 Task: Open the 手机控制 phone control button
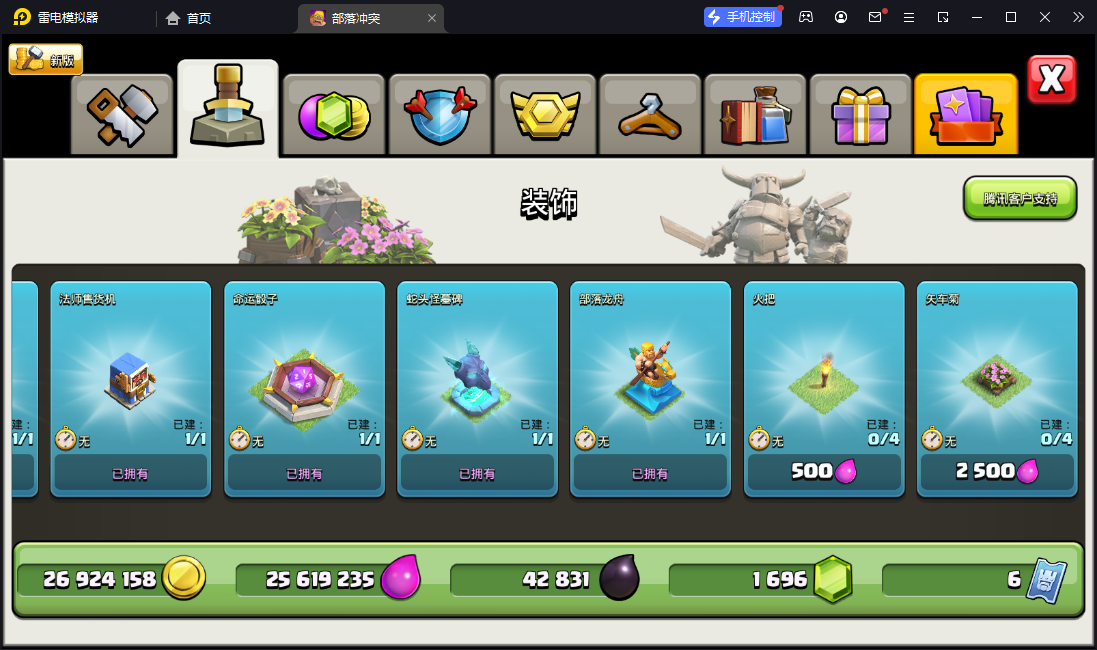742,17
